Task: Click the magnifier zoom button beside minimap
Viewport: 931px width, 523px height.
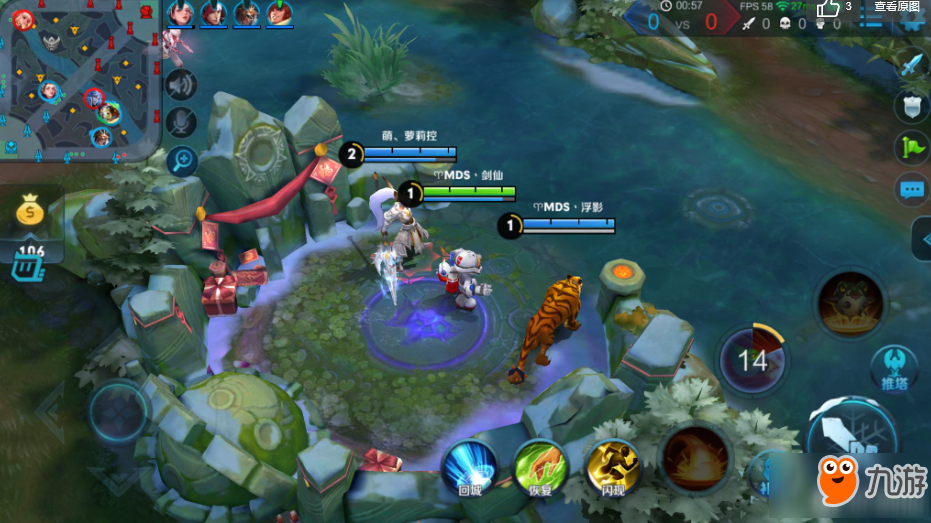Action: tap(181, 159)
